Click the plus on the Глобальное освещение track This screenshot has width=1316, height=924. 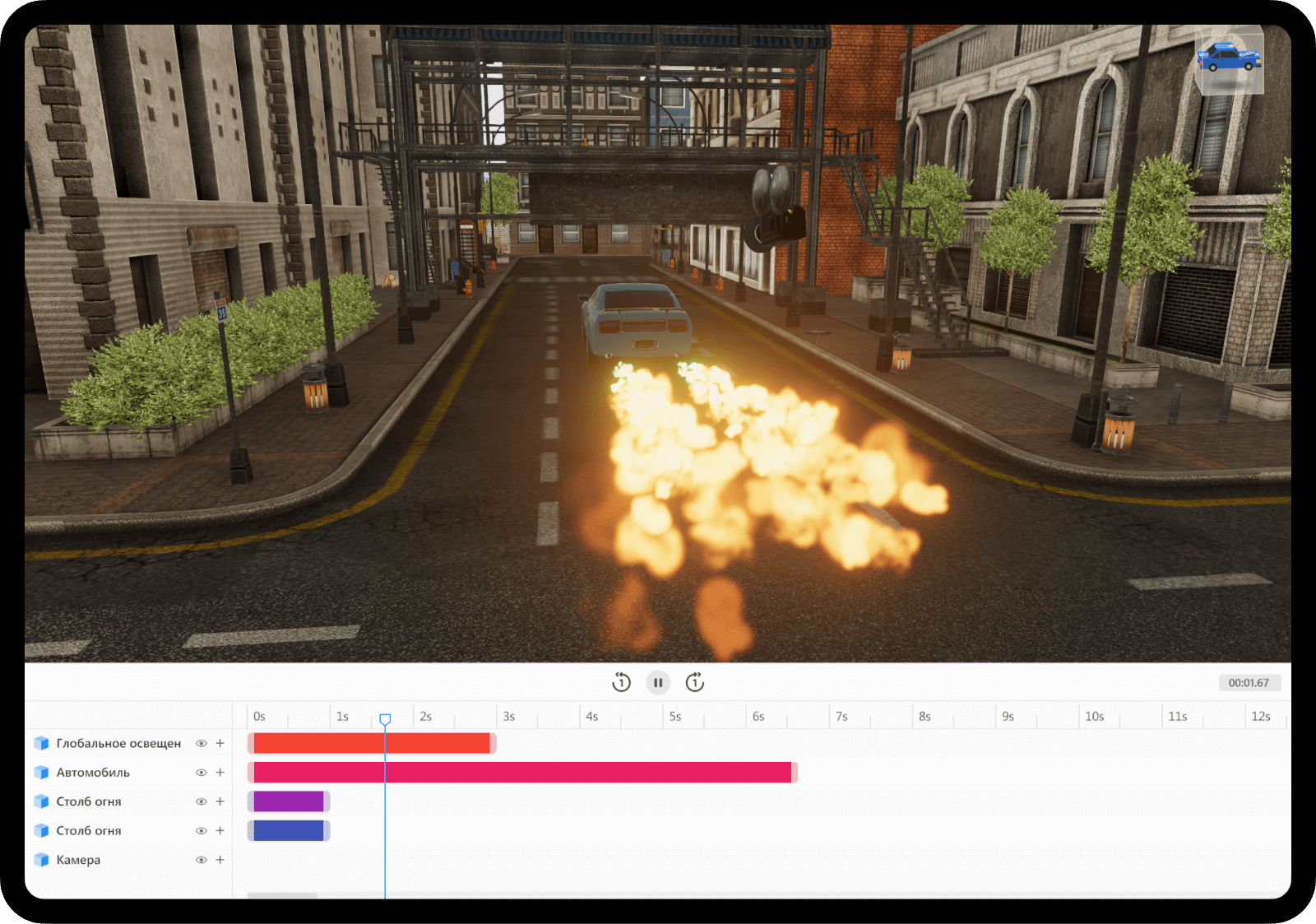[220, 743]
